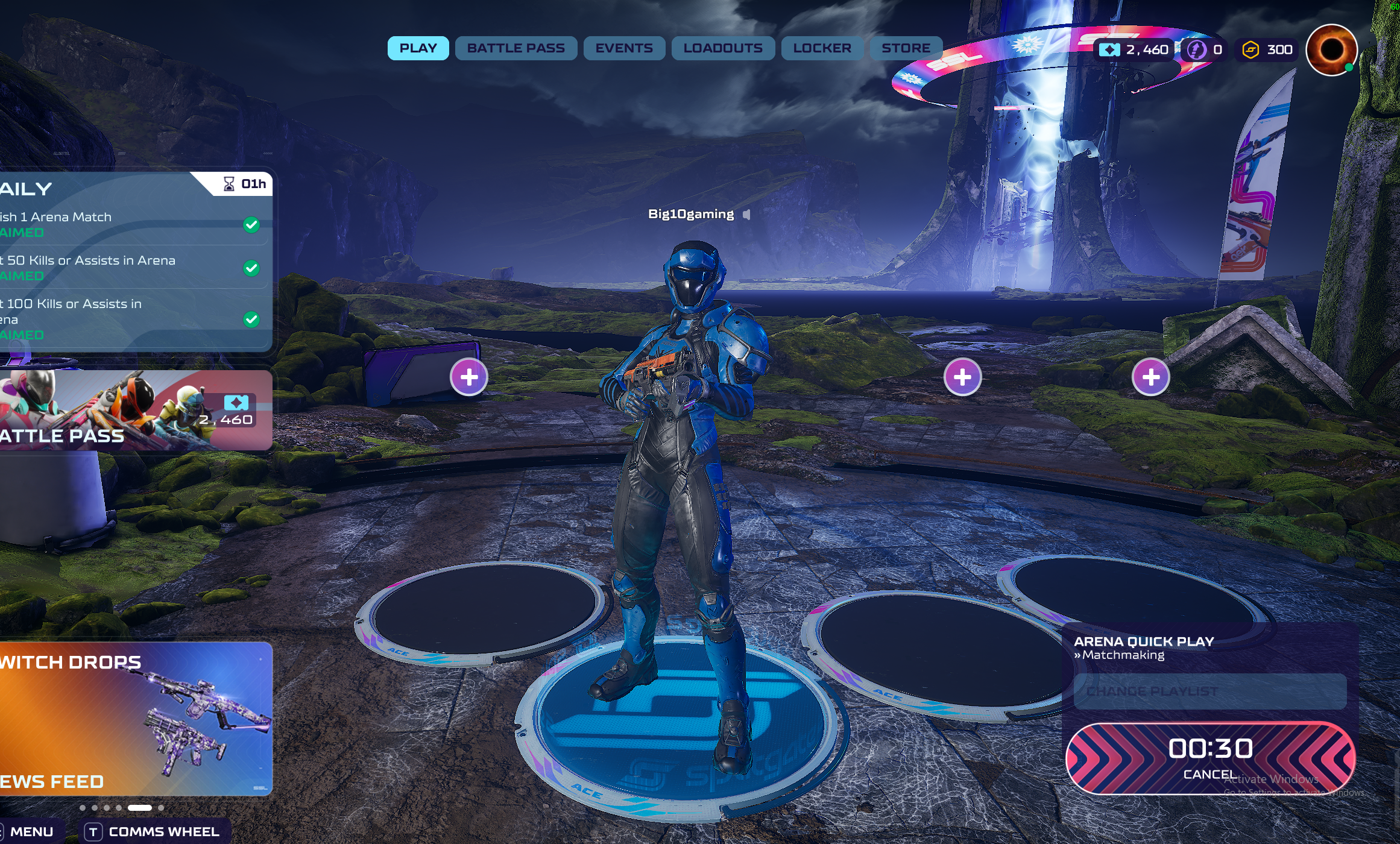Image resolution: width=1400 pixels, height=844 pixels.
Task: Open the Comms Wheel
Action: pyautogui.click(x=154, y=832)
